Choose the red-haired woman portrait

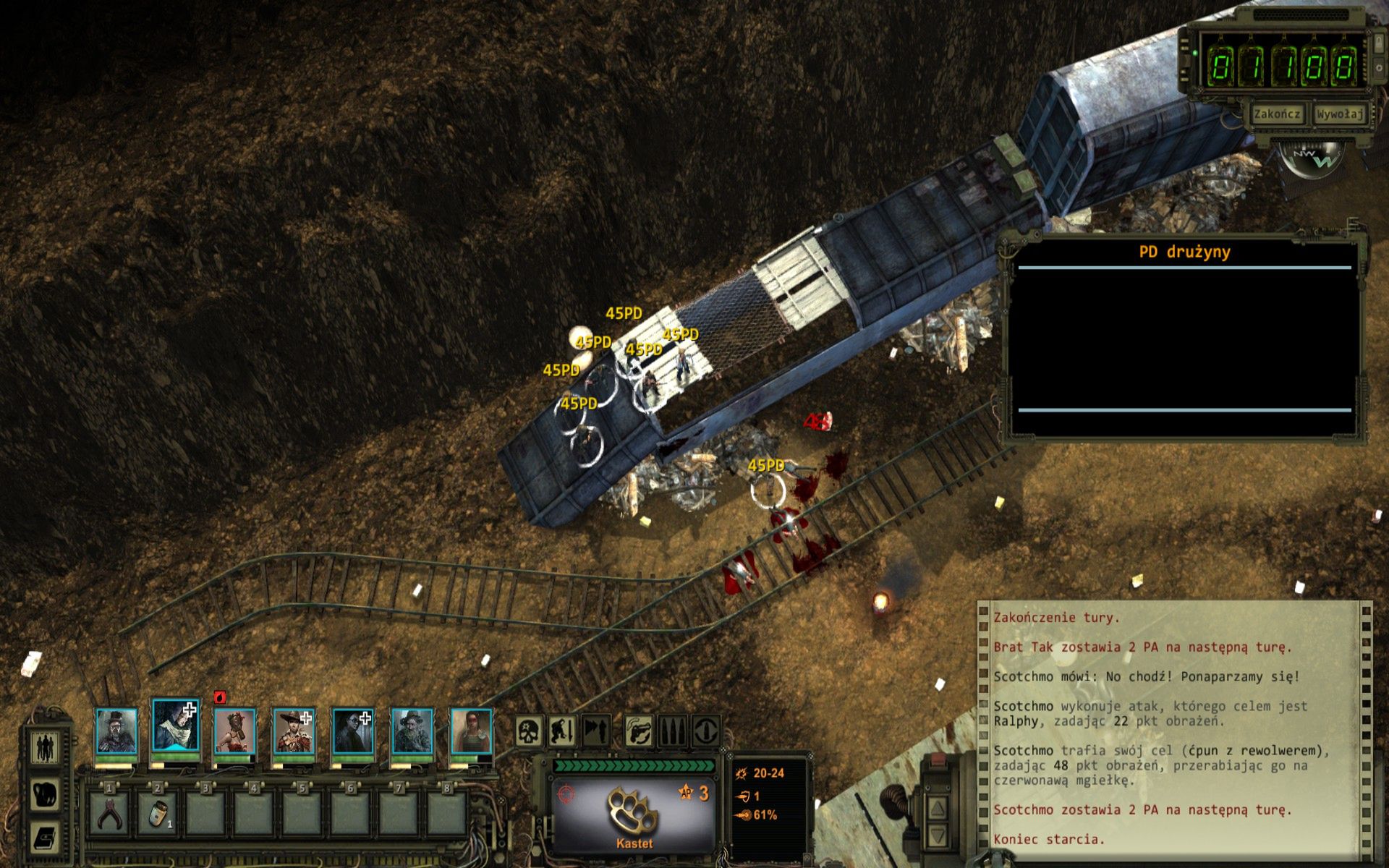[234, 732]
